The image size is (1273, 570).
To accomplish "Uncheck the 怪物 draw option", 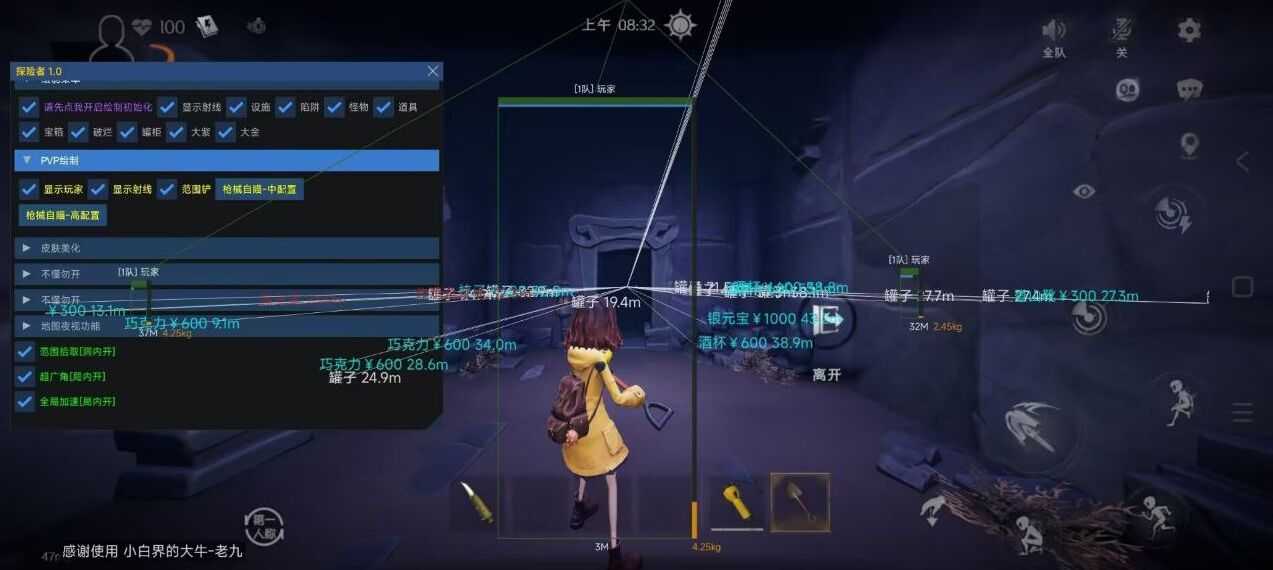I will click(334, 107).
